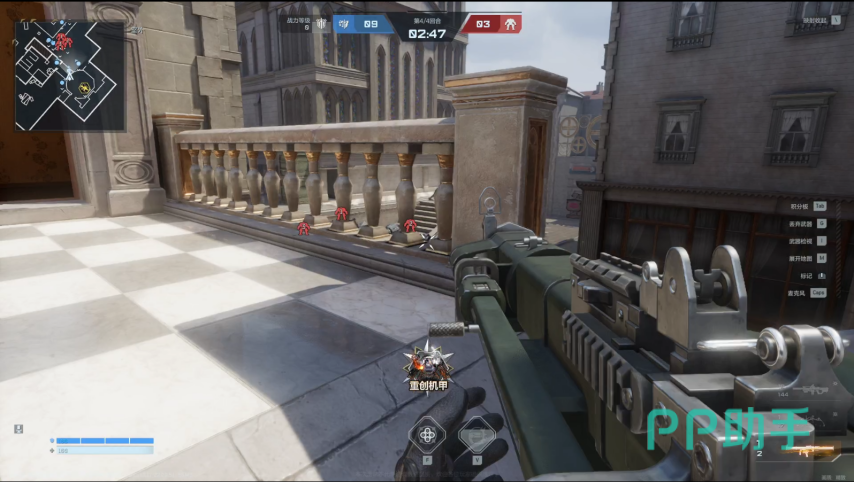Activate the shield-shaped ability icon
The image size is (854, 482).
(477, 435)
